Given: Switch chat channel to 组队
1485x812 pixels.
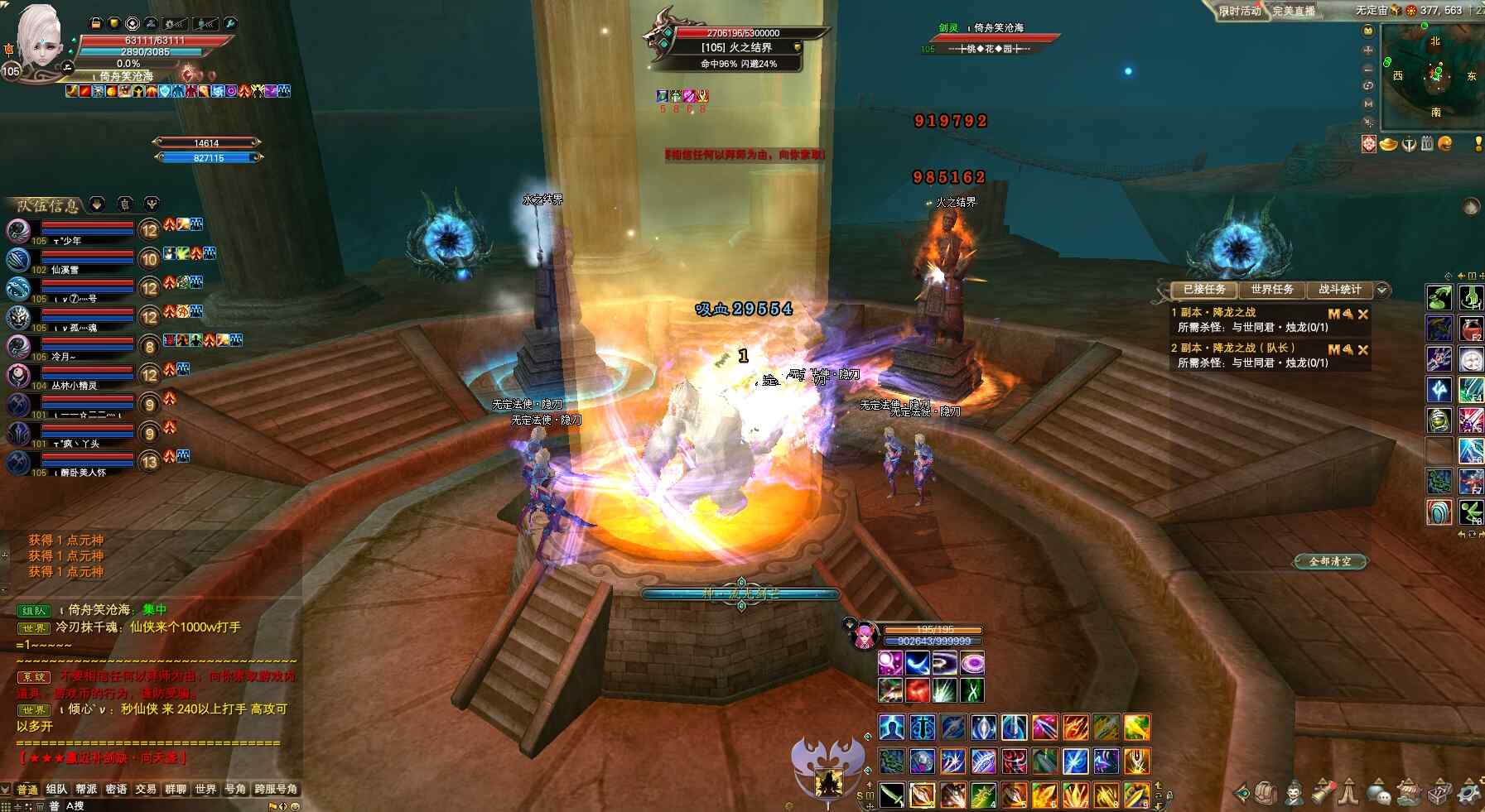Looking at the screenshot, I should 56,790.
